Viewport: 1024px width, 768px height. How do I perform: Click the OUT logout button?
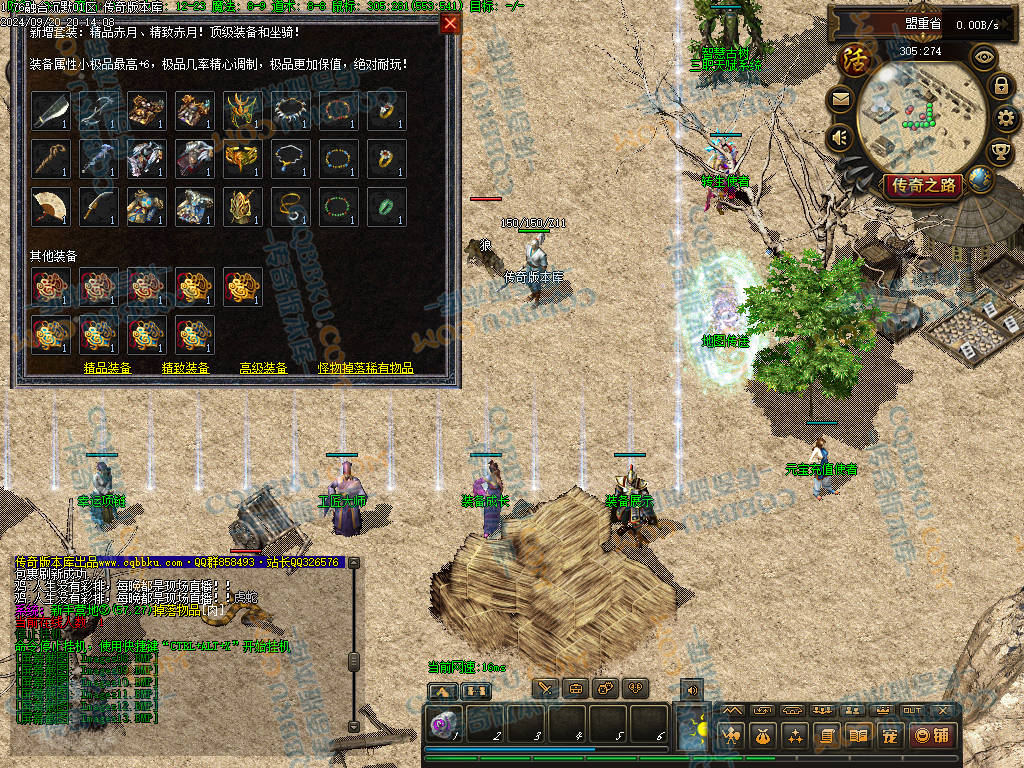pos(912,710)
